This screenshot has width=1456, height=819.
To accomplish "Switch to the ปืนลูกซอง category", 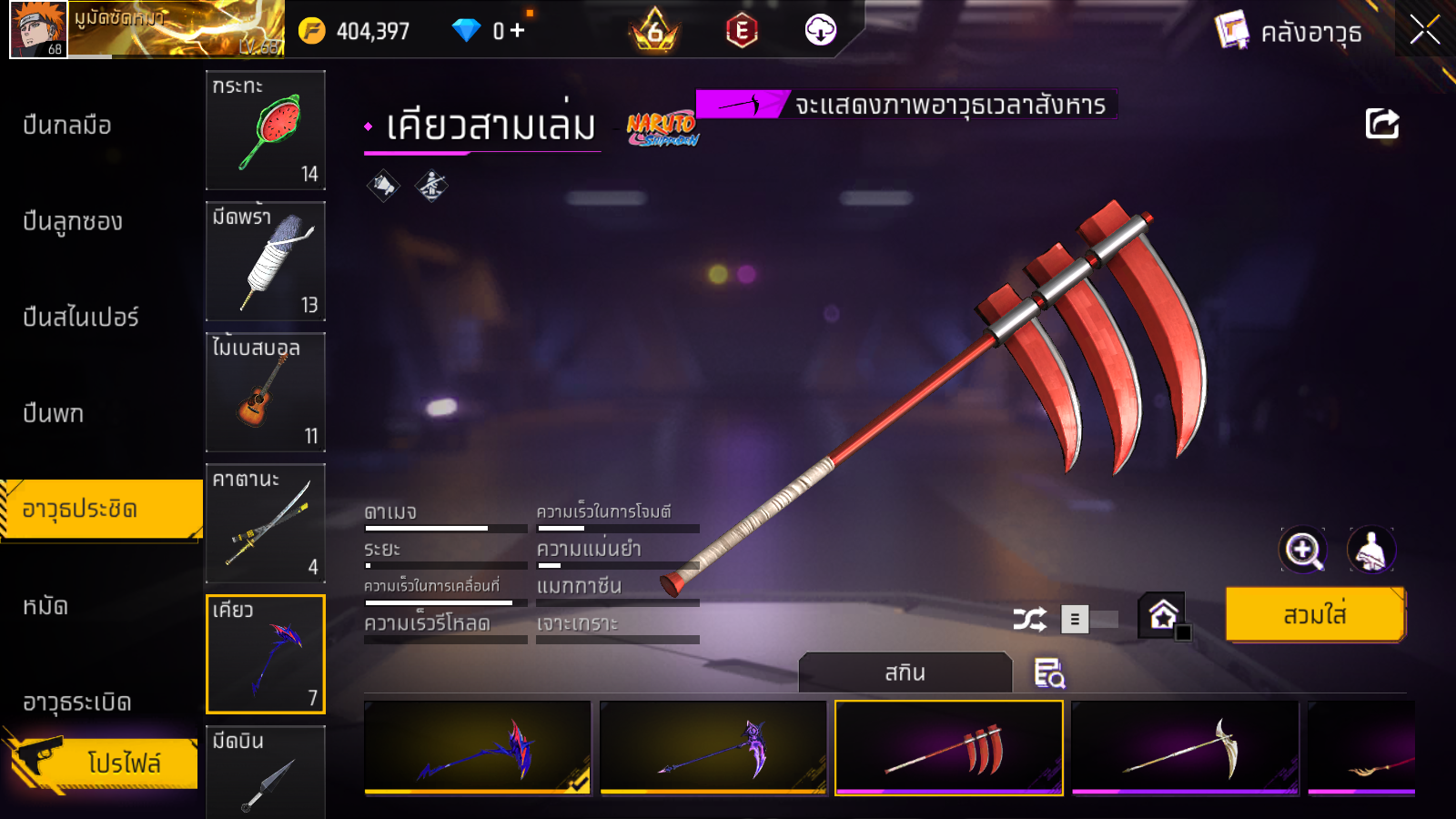I will tap(73, 221).
